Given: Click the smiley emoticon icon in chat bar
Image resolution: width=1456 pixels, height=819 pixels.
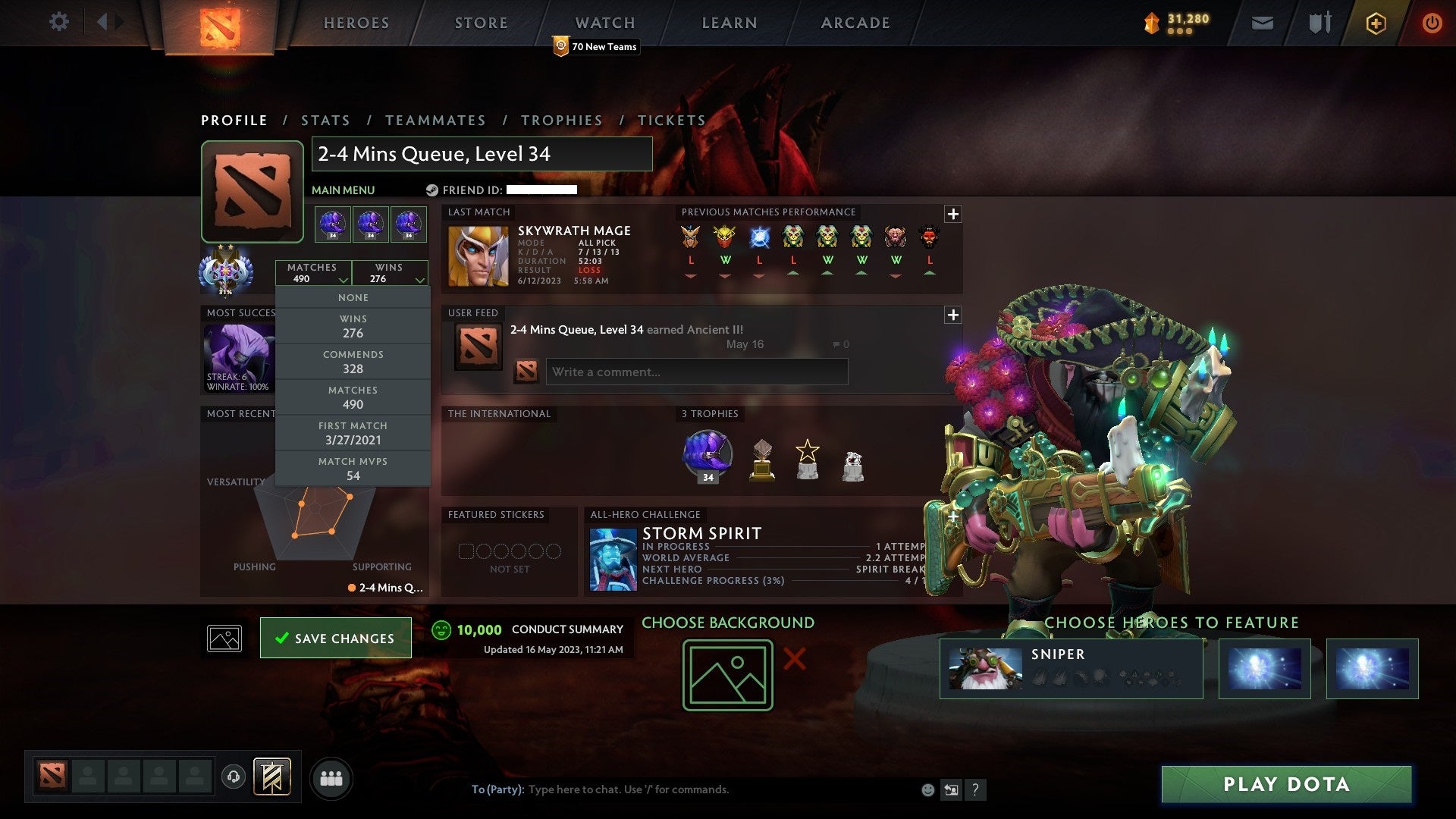Looking at the screenshot, I should [927, 789].
